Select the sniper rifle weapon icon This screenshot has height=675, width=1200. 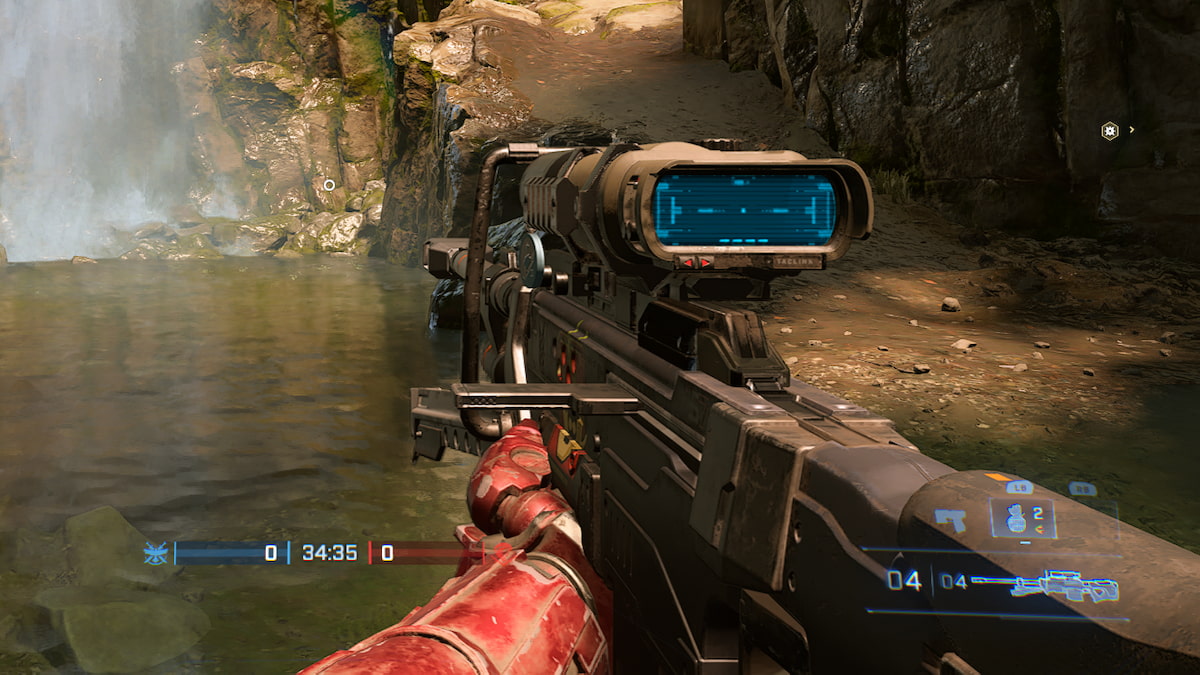point(1065,586)
